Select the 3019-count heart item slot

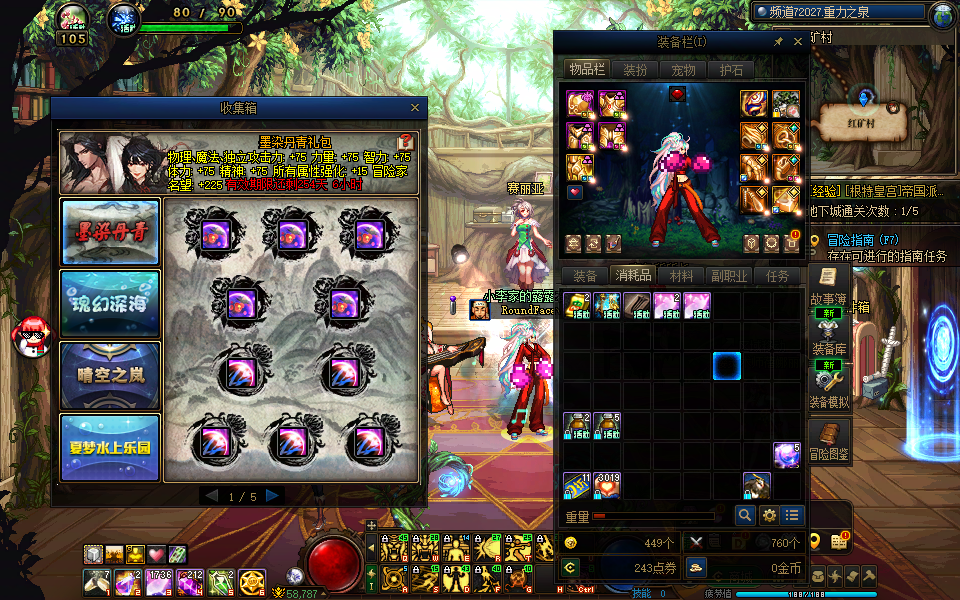(x=608, y=487)
